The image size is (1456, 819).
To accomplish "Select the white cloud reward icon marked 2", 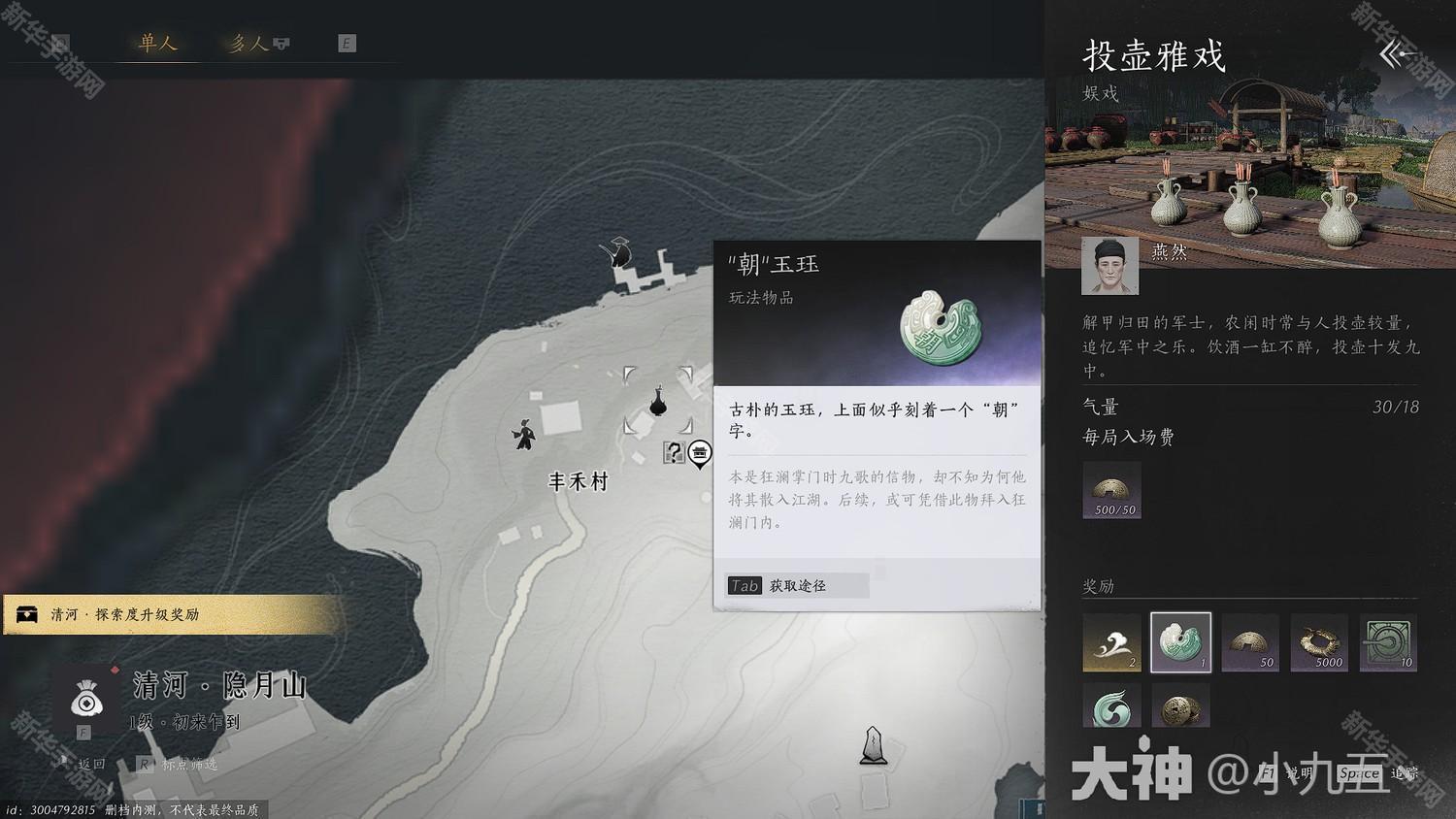I will 1111,641.
